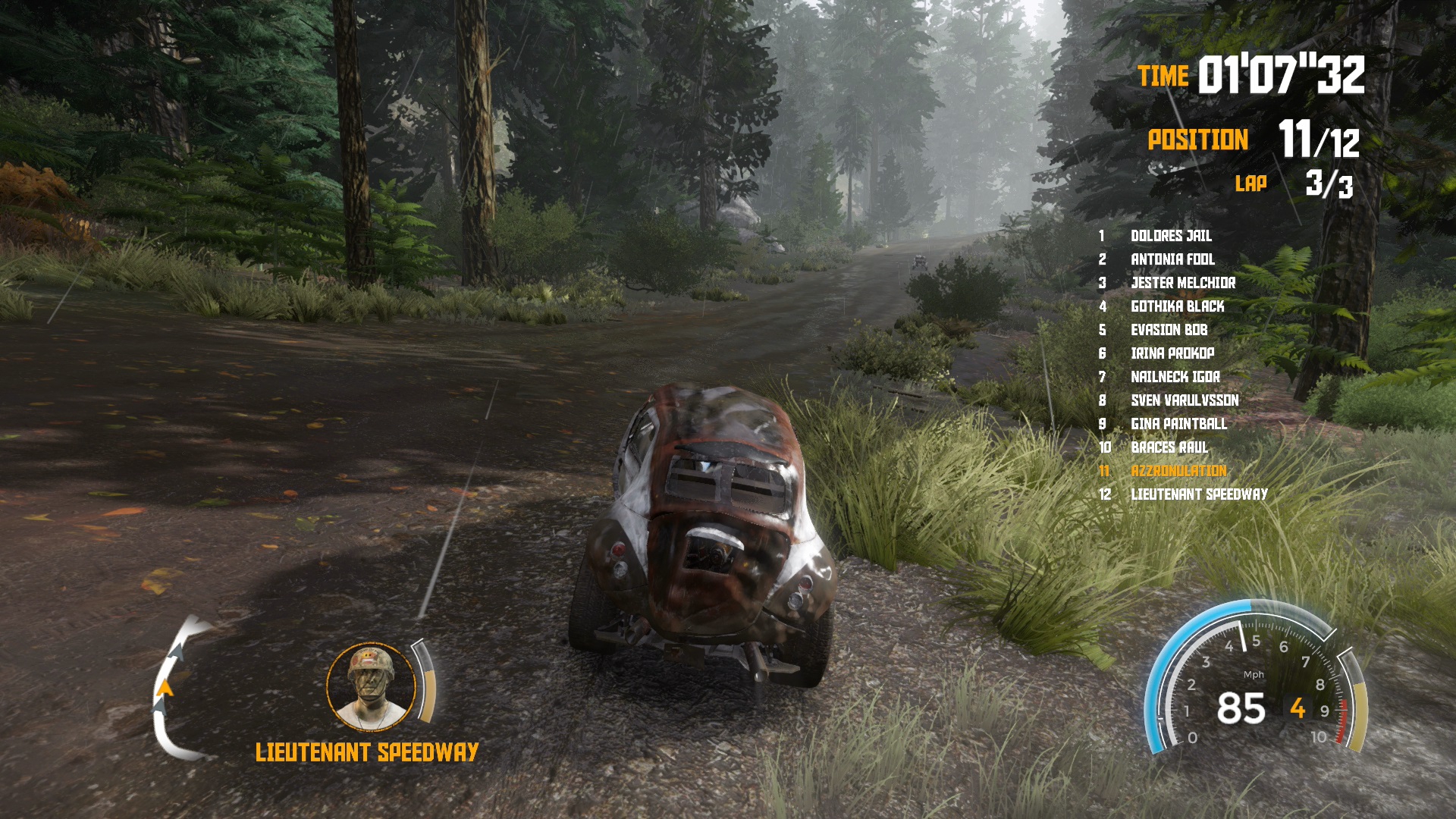
Task: Click Sven Varulvsson's standings row
Action: coord(1185,400)
